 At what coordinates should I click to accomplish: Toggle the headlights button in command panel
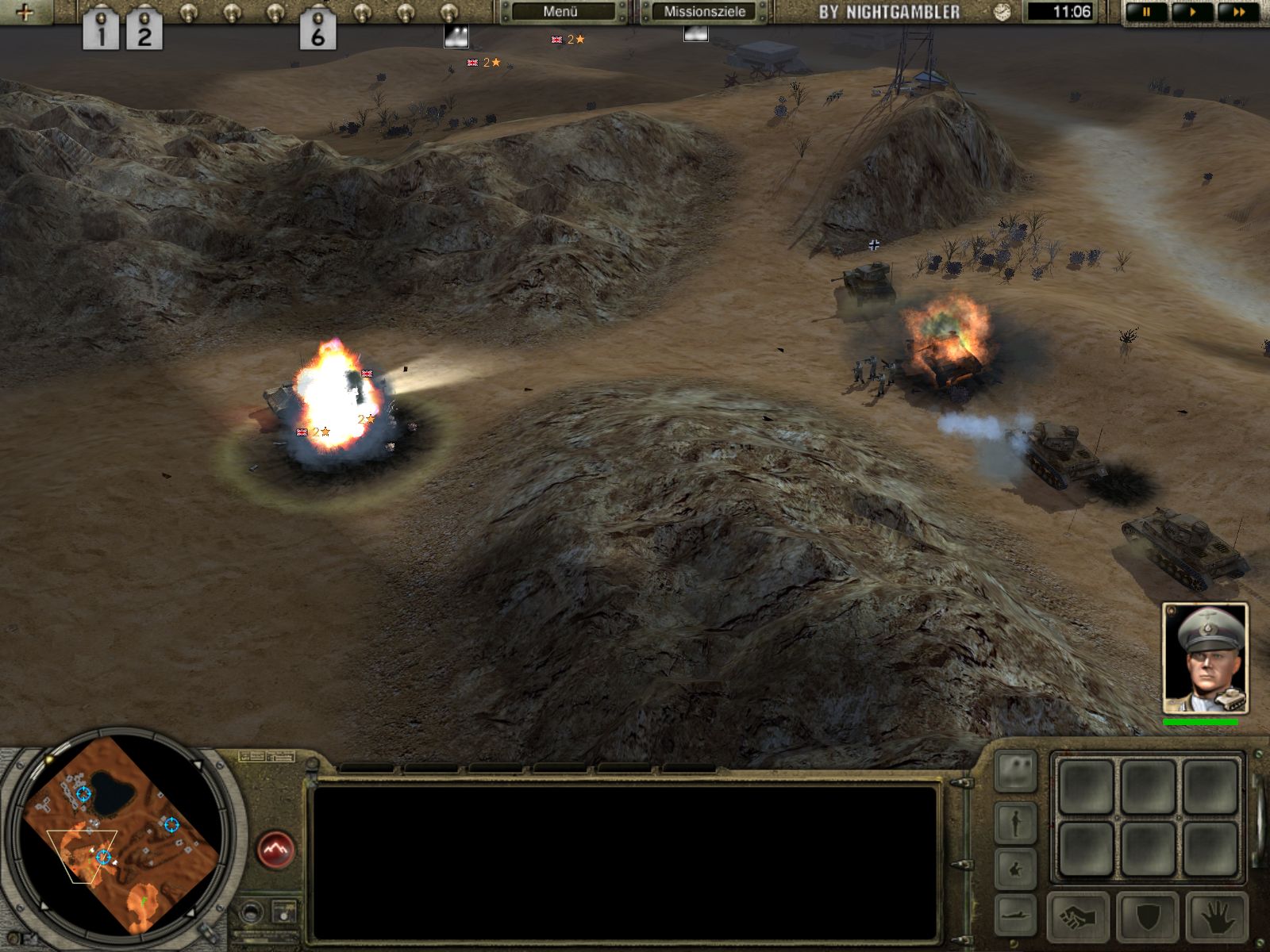[x=1016, y=770]
